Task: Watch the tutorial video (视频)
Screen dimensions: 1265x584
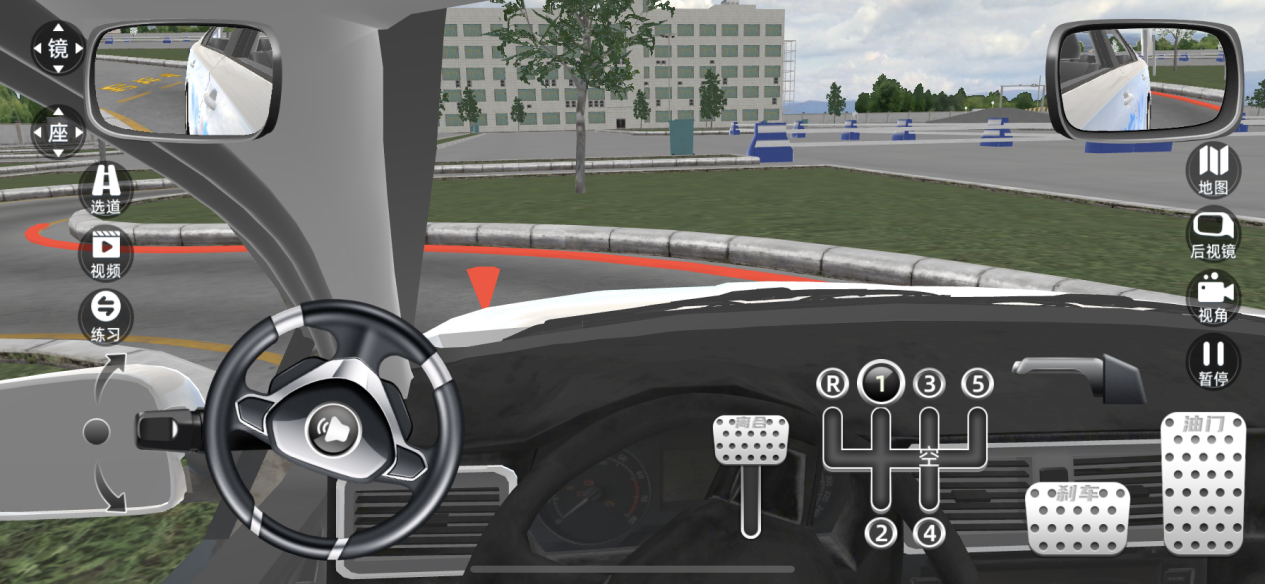Action: [106, 253]
